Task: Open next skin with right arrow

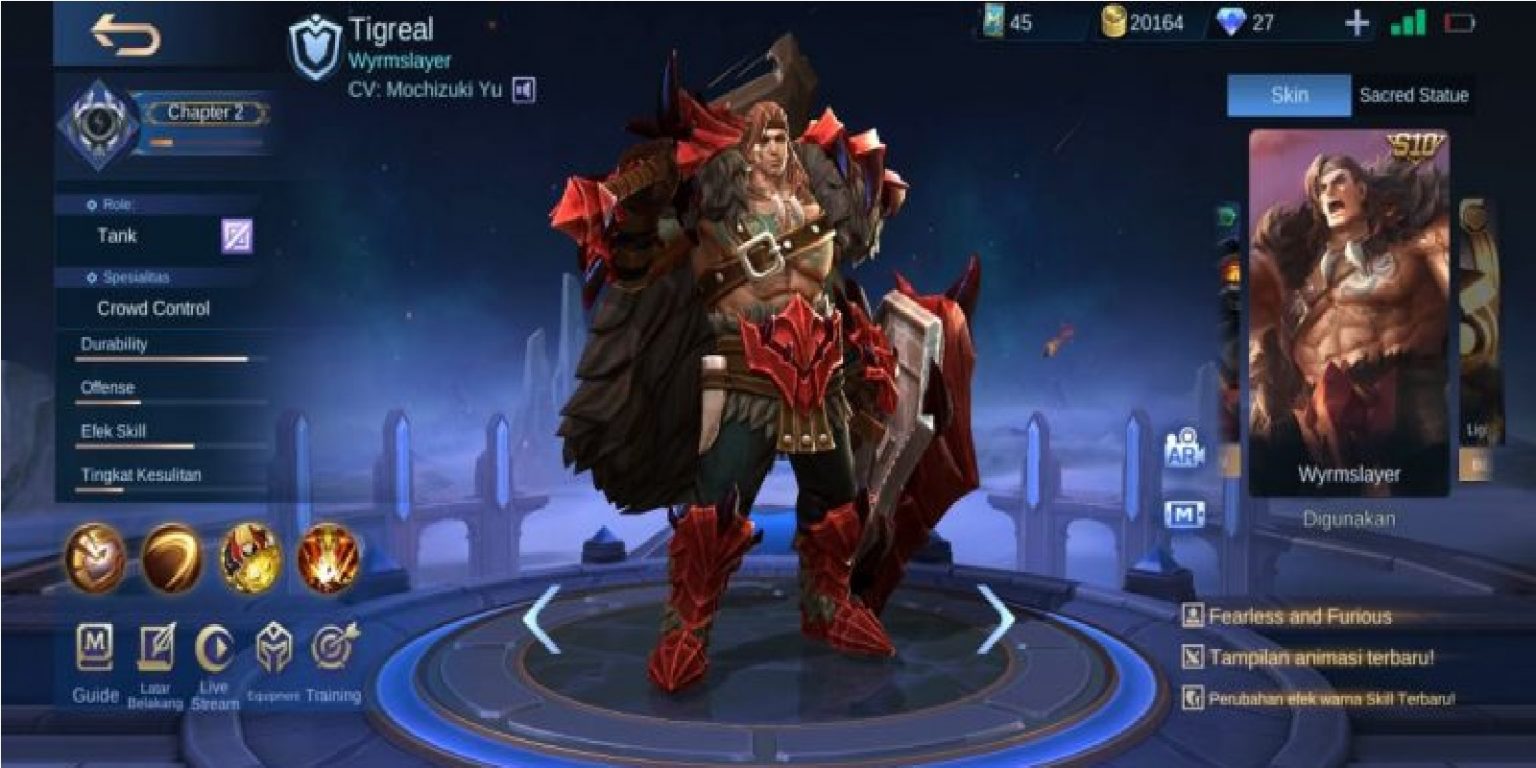Action: 994,619
